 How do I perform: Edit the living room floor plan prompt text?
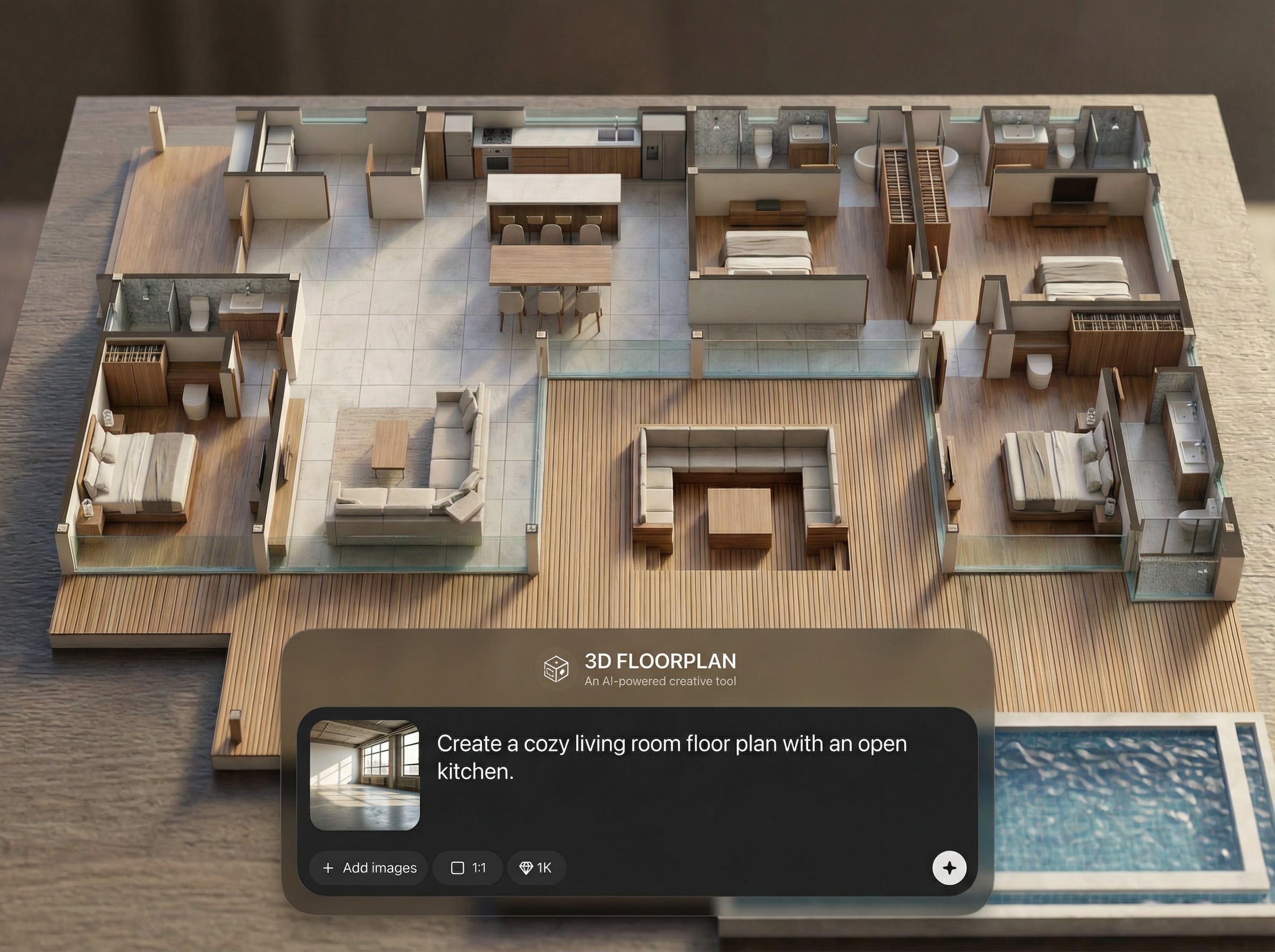pyautogui.click(x=671, y=757)
